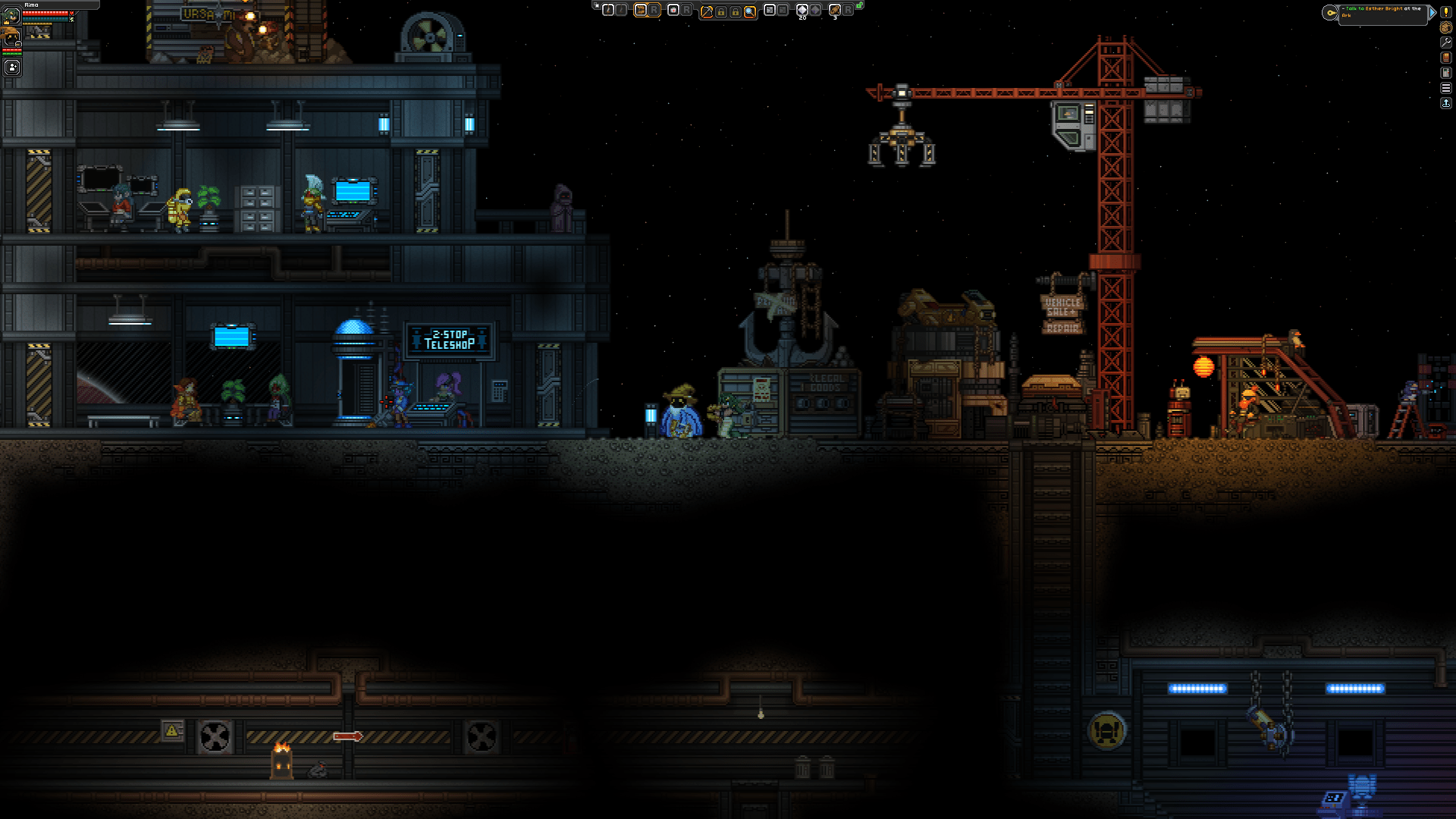Select the hooded companion portrait
This screenshot has width=1456, height=819.
click(x=11, y=38)
